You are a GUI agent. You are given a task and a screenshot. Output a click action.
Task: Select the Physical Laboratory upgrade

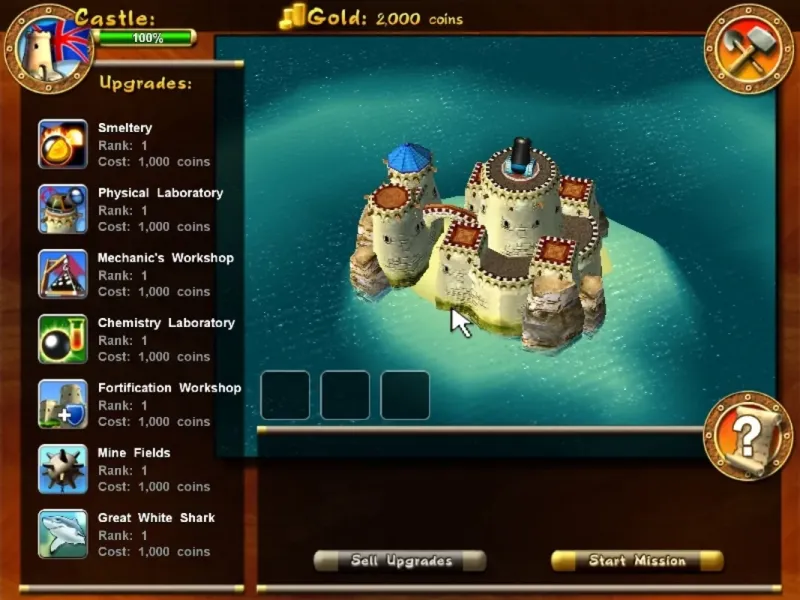click(x=63, y=209)
